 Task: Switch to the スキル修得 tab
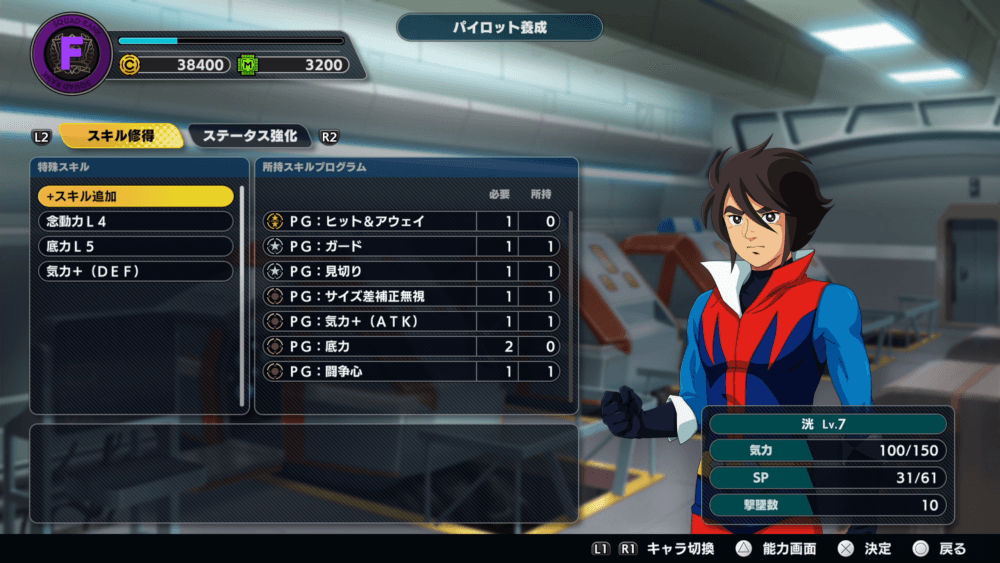coord(121,136)
